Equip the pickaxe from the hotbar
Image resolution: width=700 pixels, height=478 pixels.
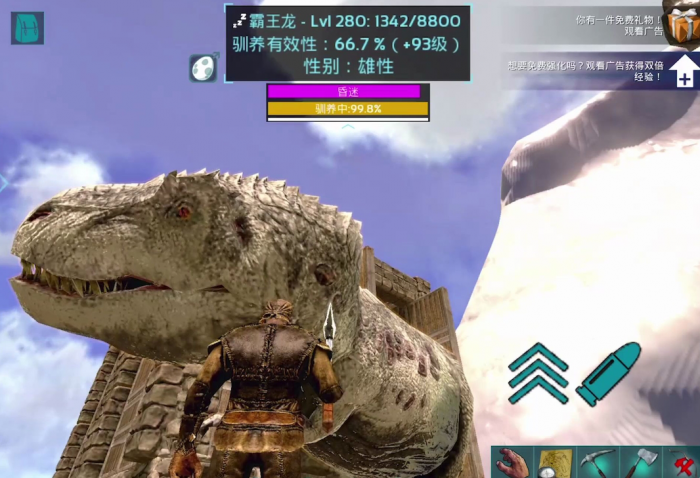597,462
